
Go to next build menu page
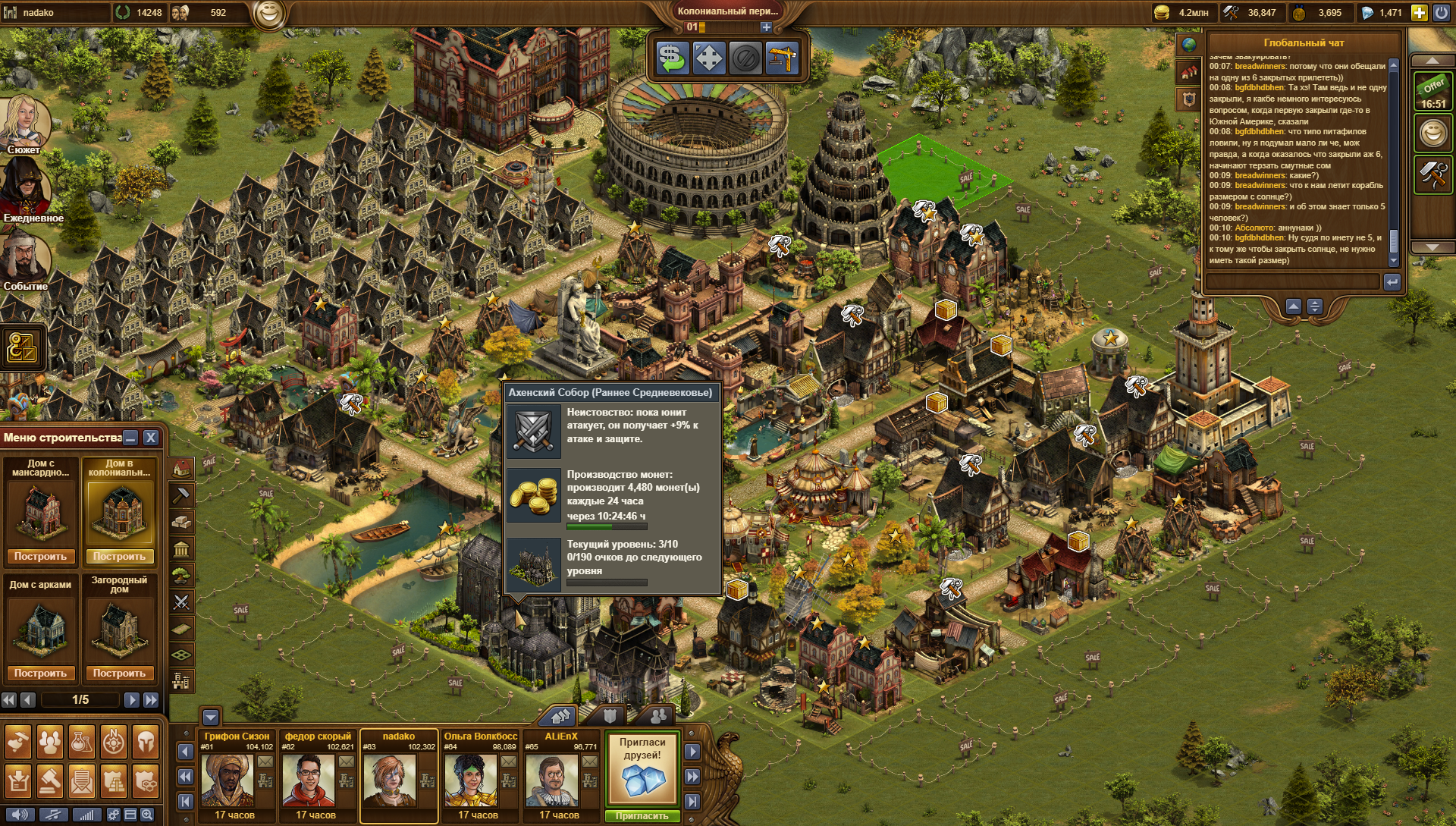click(131, 699)
